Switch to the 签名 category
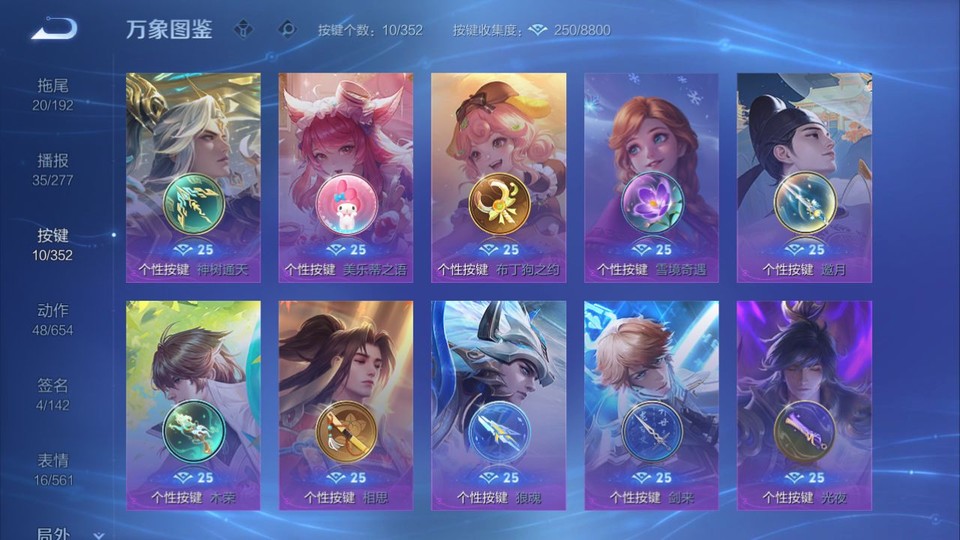This screenshot has height=540, width=960. point(53,394)
